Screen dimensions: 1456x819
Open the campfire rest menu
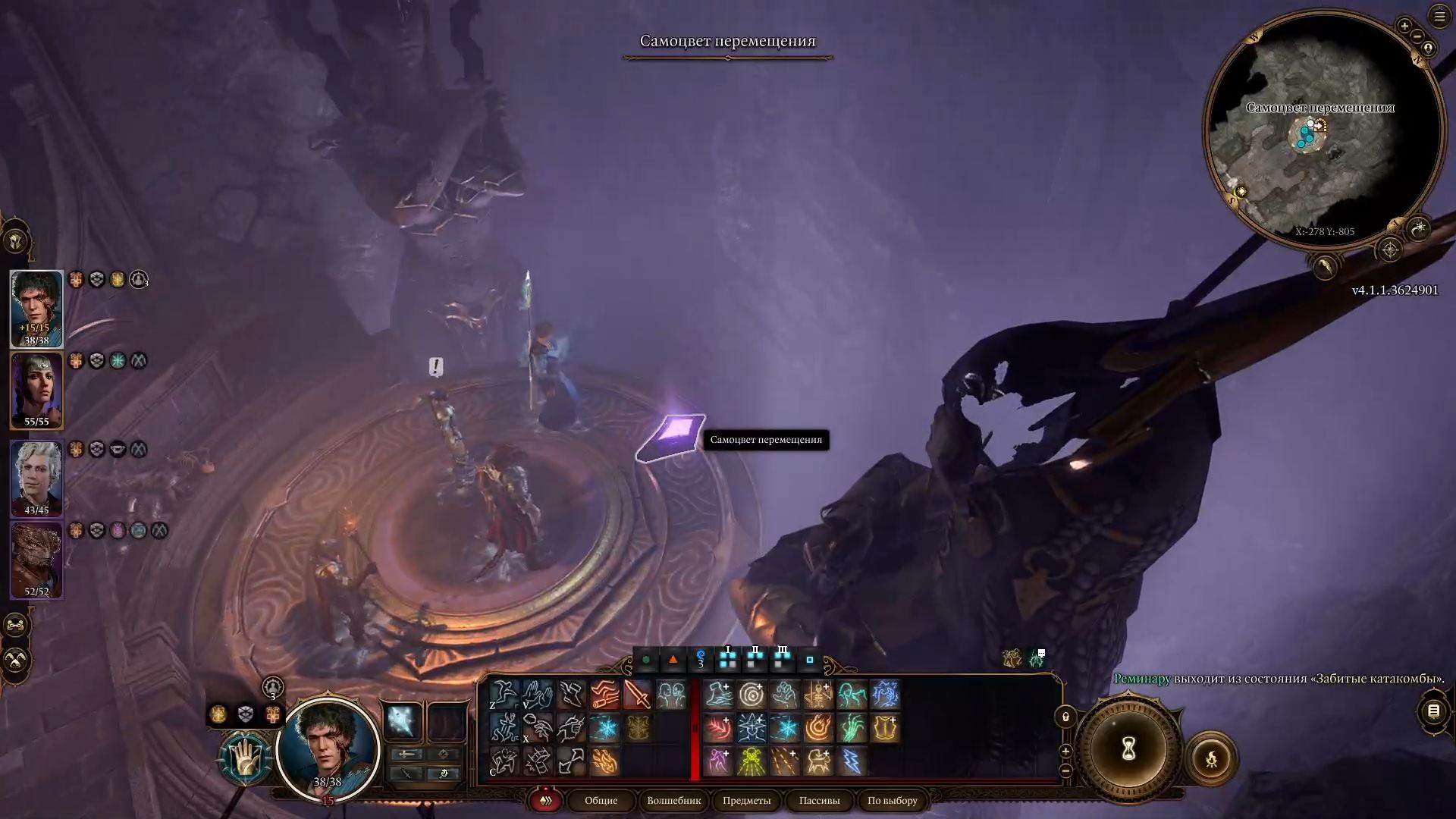tap(1211, 758)
